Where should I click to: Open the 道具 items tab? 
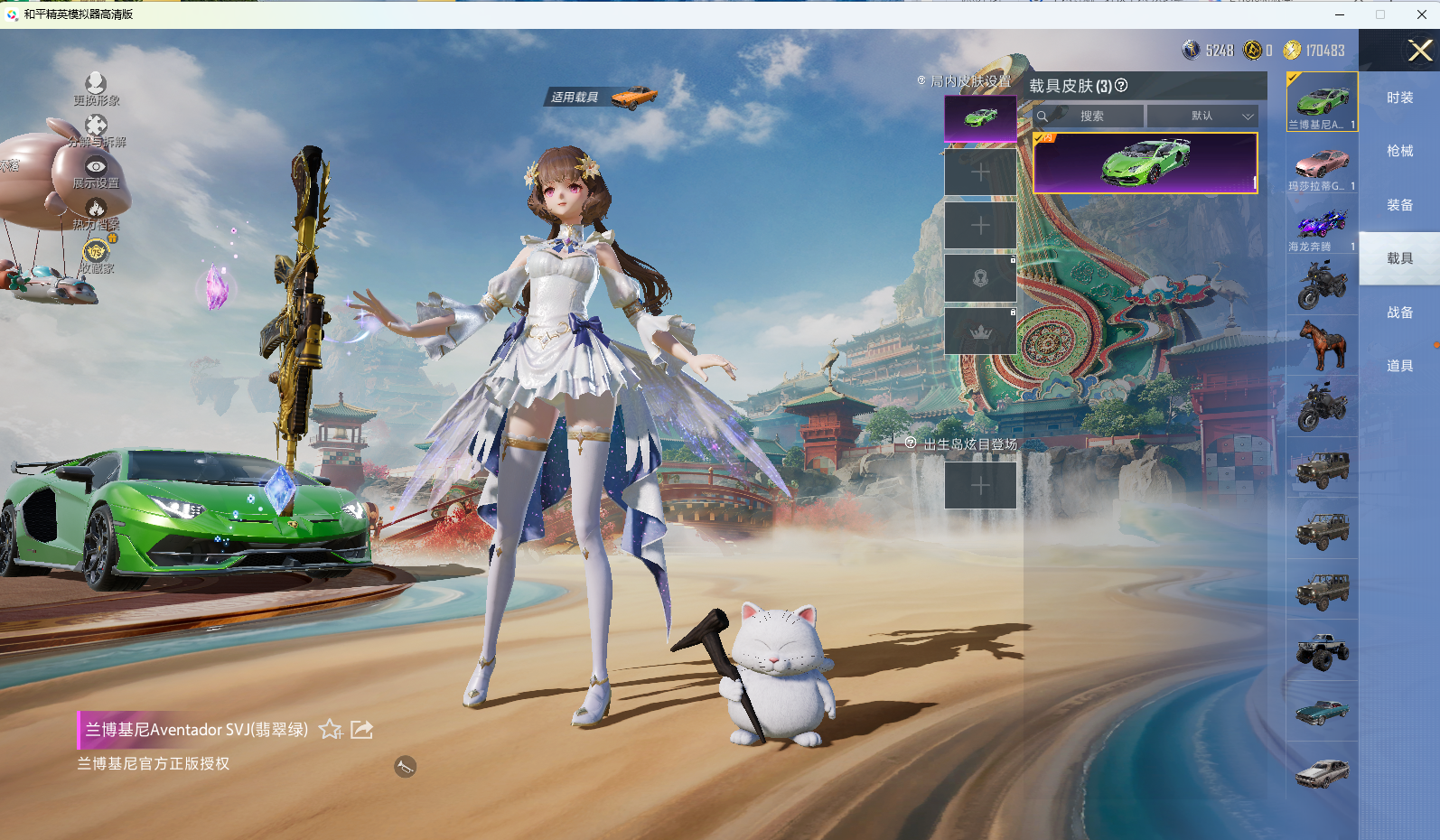tap(1399, 366)
